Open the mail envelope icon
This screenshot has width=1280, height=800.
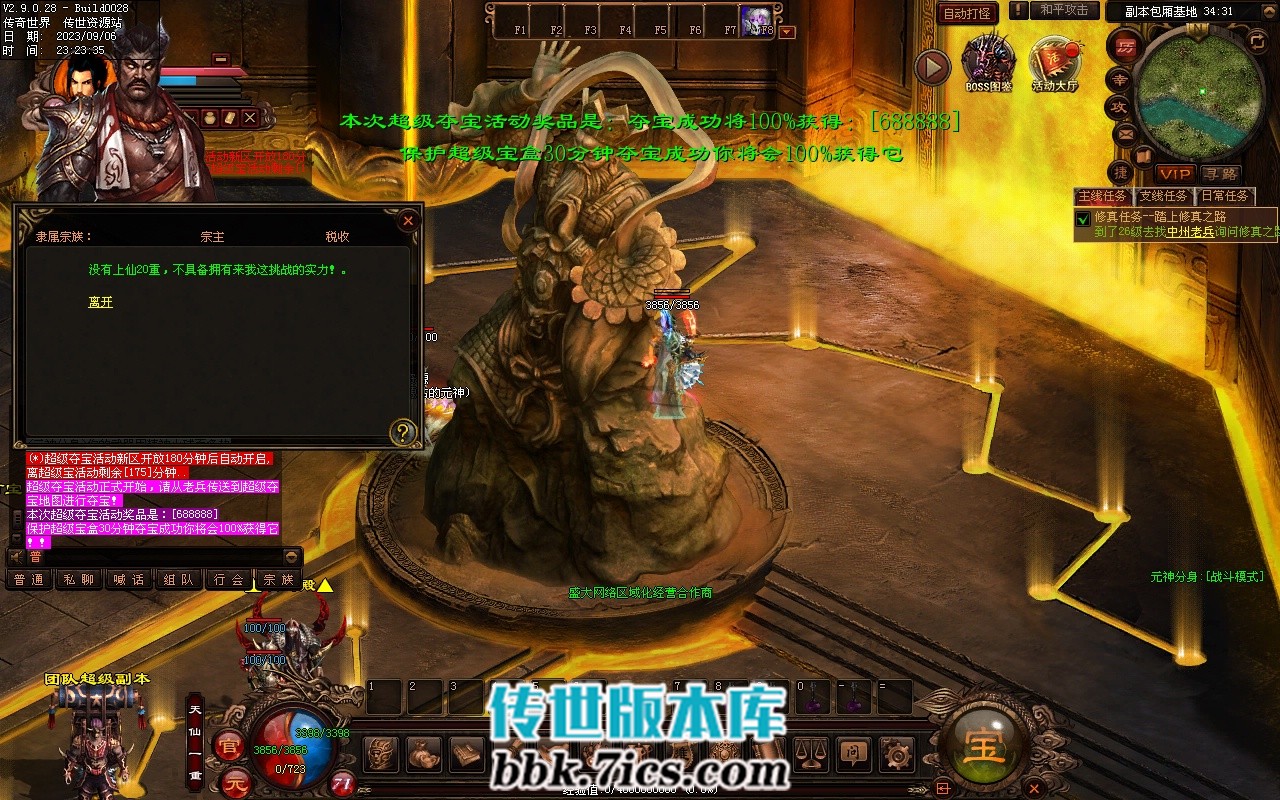pos(1126,134)
